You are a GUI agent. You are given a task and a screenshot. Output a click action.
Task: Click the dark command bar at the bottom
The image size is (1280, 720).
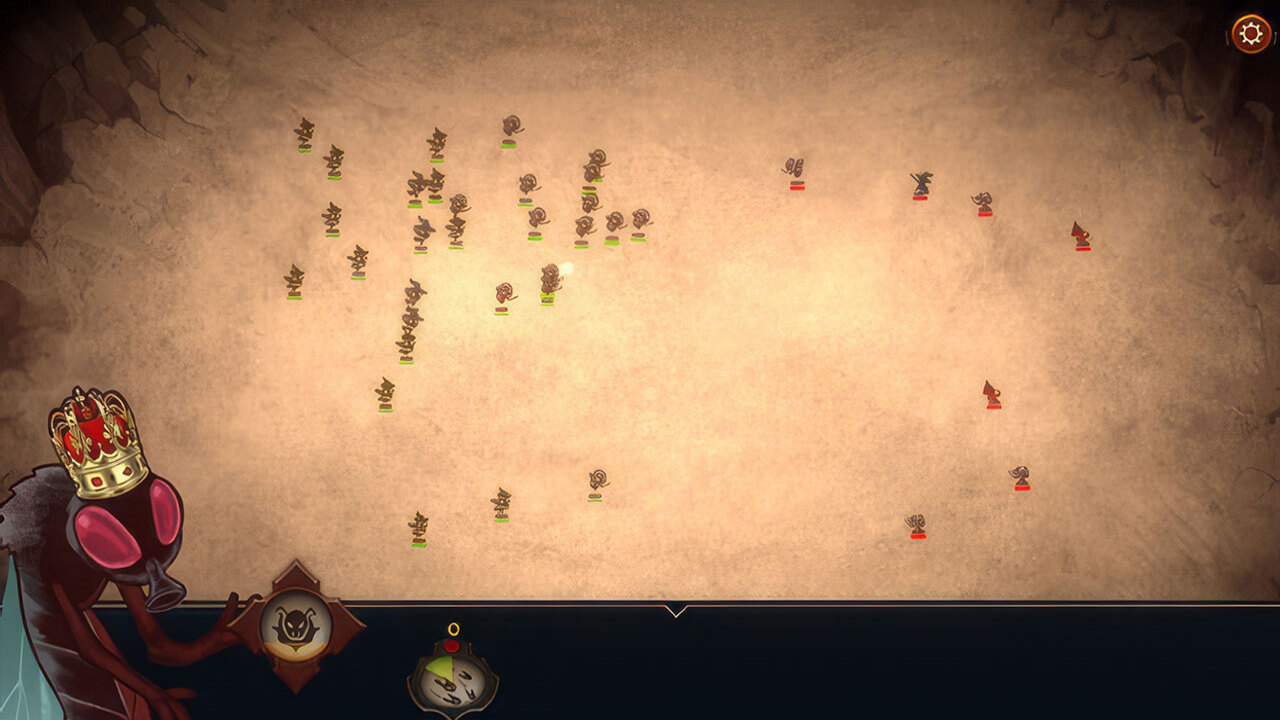click(850, 660)
